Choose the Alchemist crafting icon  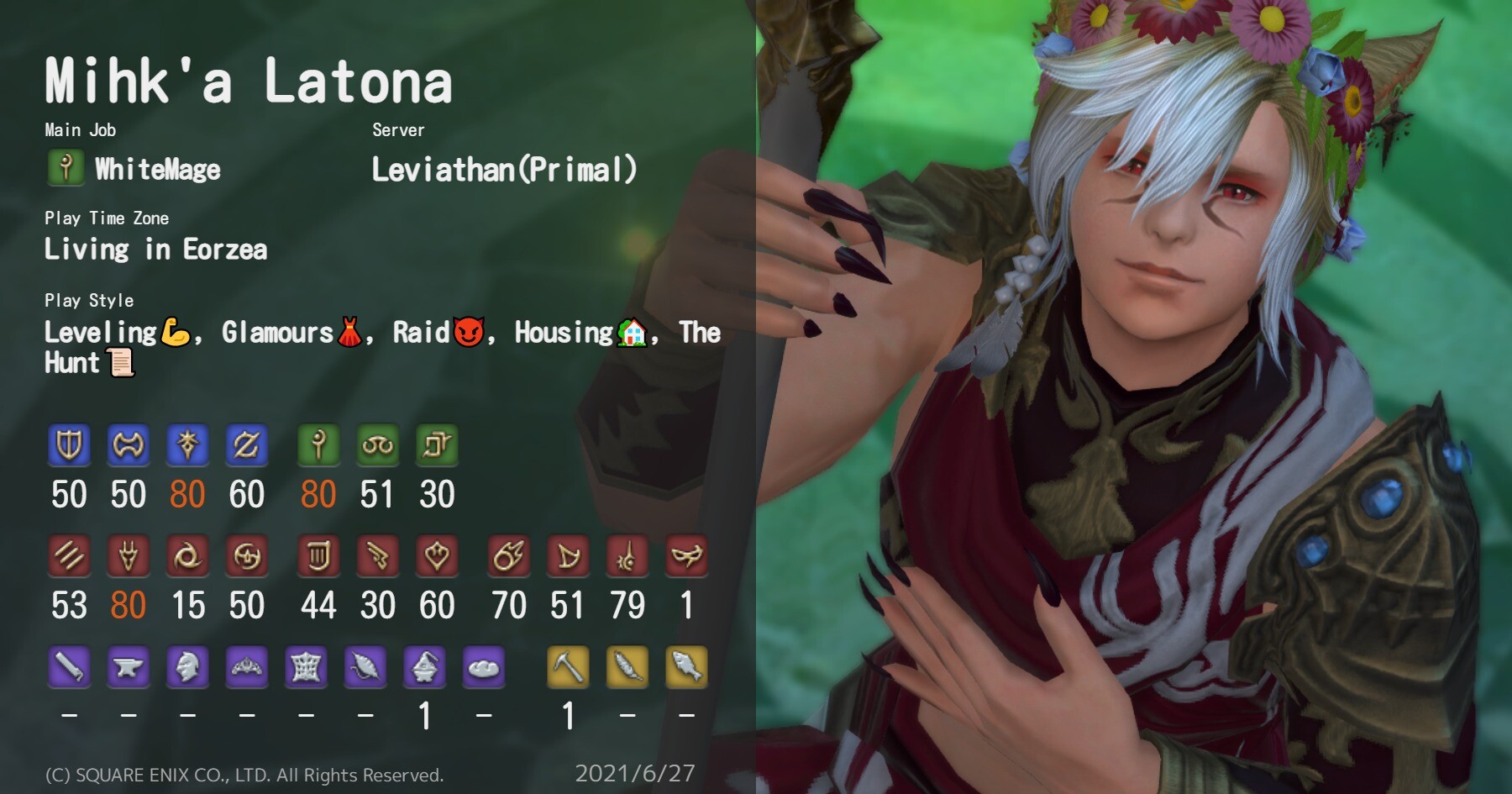coord(425,668)
